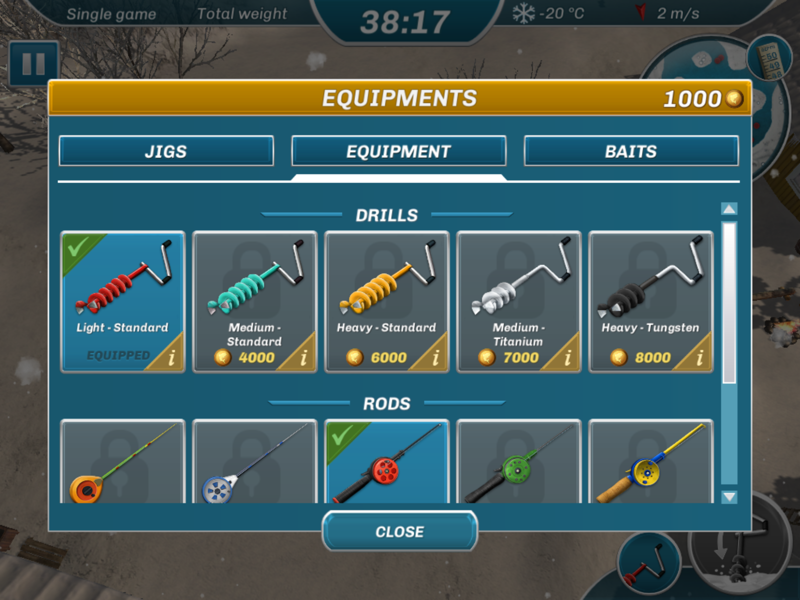This screenshot has width=800, height=600.
Task: Show the Baits tab
Action: (631, 152)
